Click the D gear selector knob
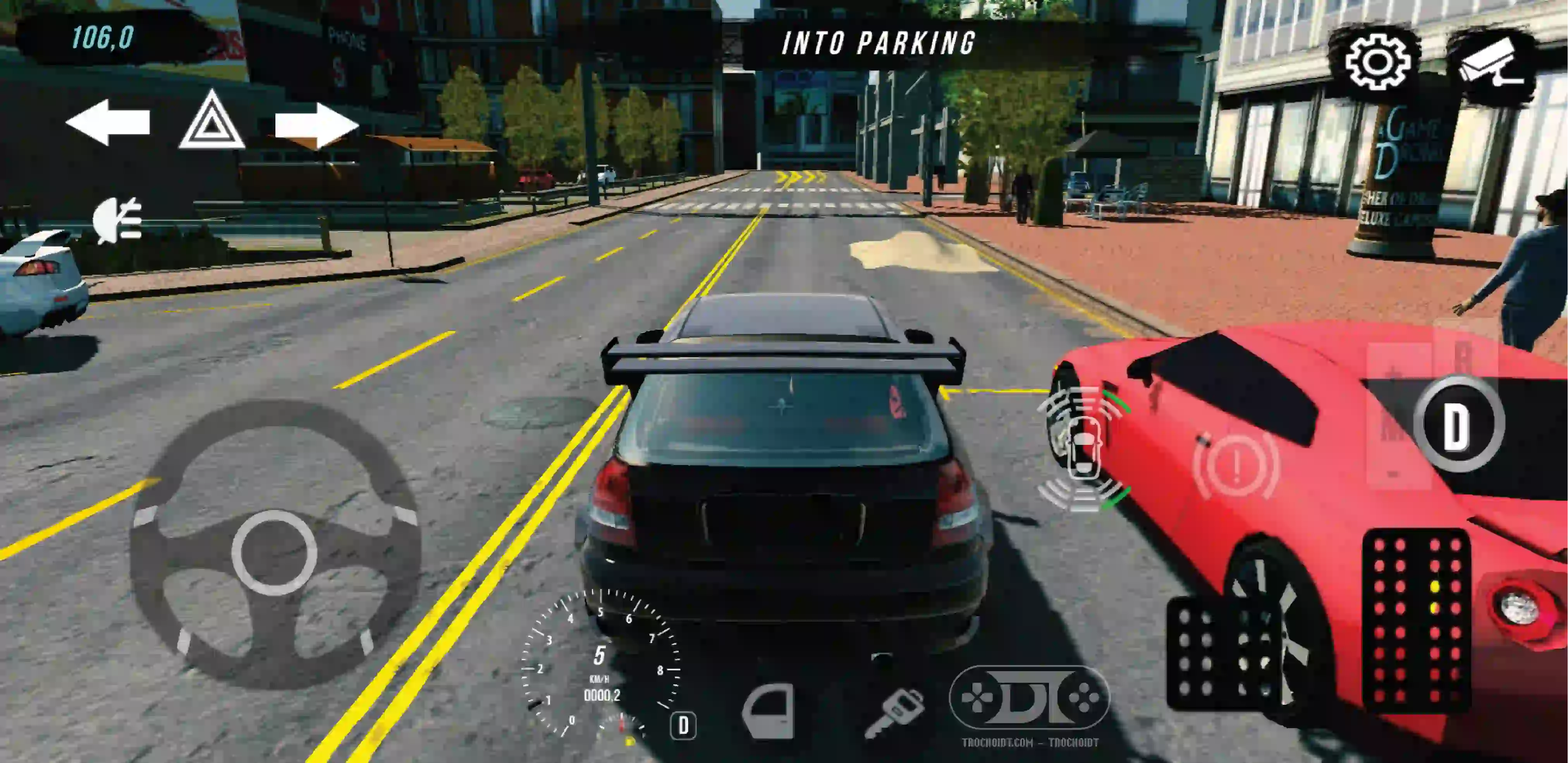This screenshot has height=763, width=1568. (1458, 424)
